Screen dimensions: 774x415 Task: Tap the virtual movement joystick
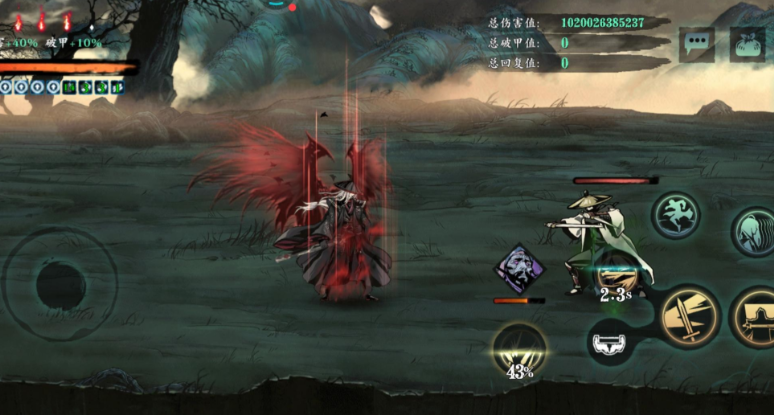coord(60,285)
